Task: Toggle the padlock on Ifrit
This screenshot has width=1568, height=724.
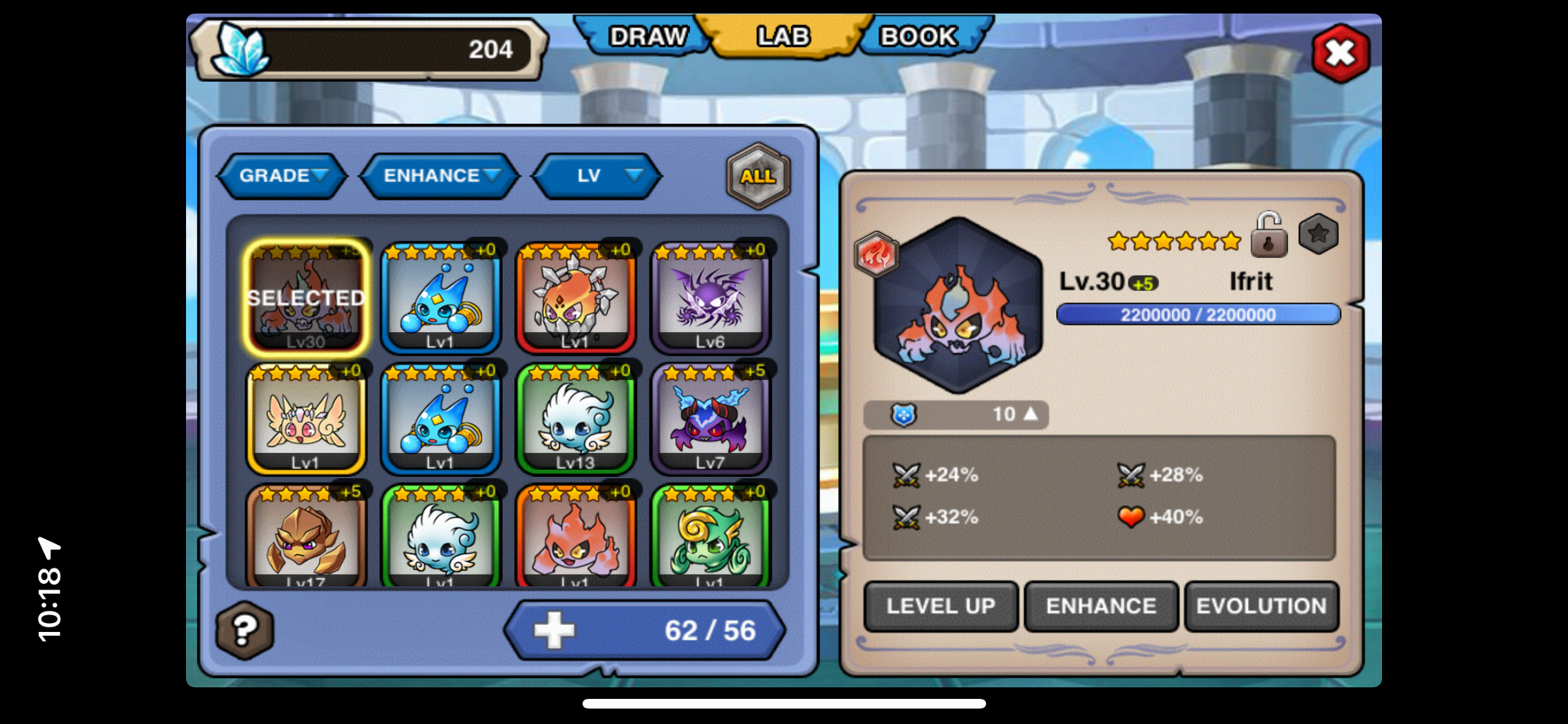Action: click(x=1268, y=236)
